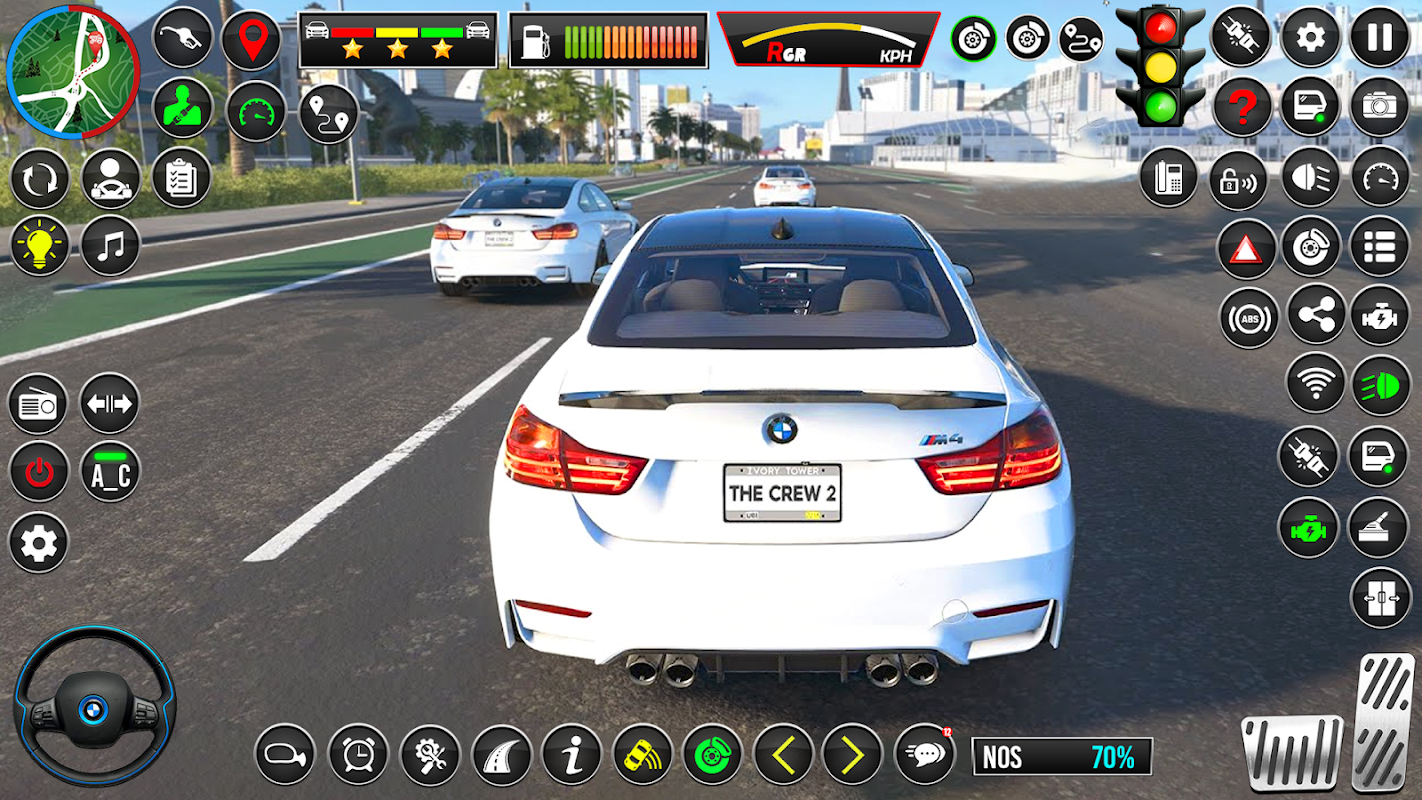The height and width of the screenshot is (800, 1422).
Task: Click the red power button
Action: (39, 471)
